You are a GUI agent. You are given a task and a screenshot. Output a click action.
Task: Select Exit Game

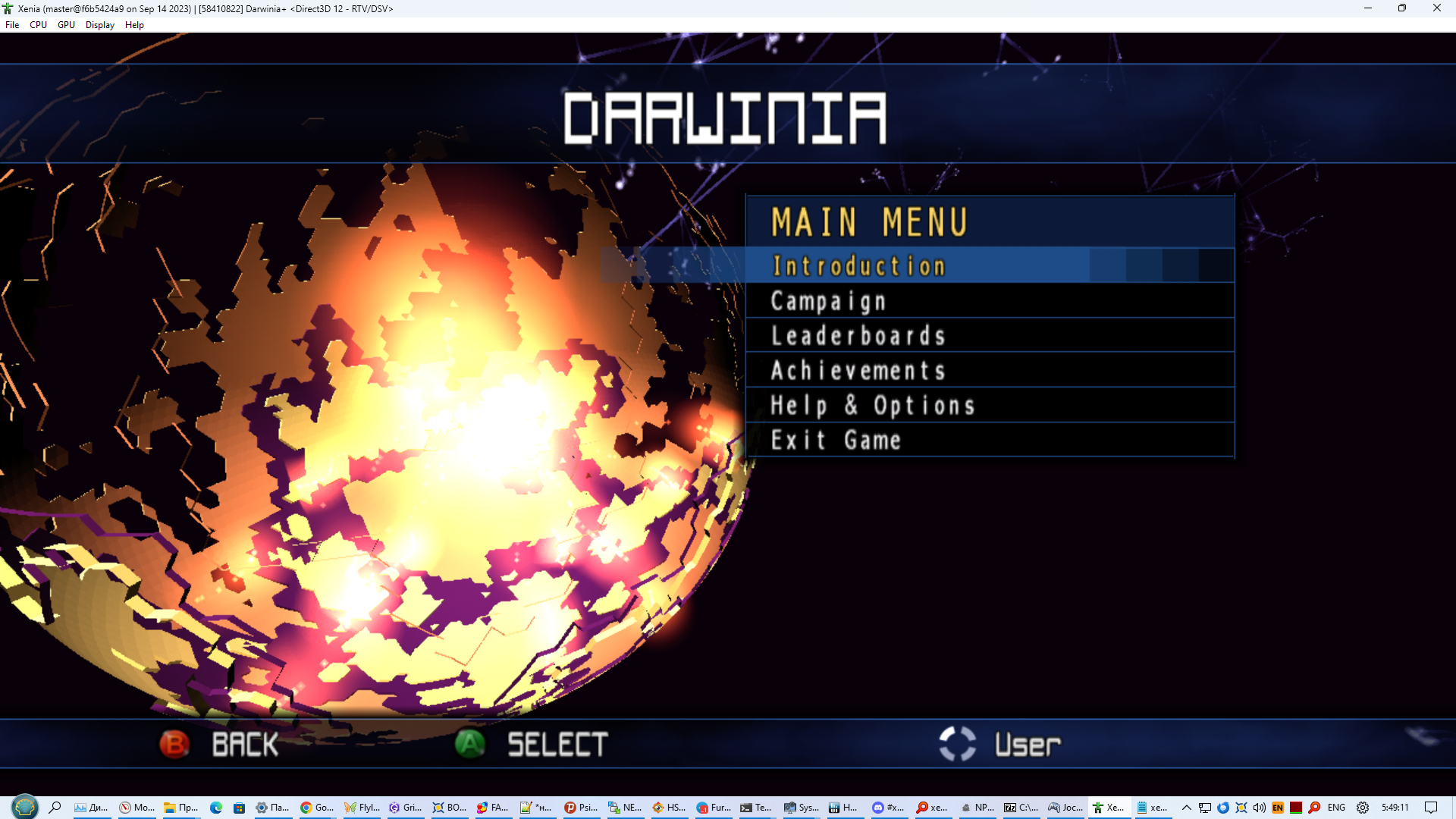click(836, 440)
